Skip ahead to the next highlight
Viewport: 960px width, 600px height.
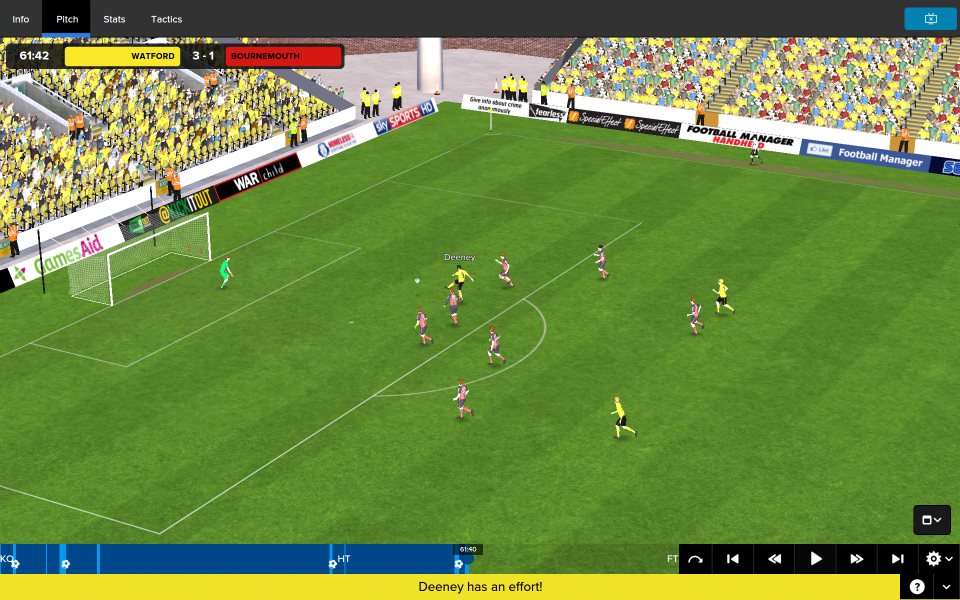[x=898, y=559]
